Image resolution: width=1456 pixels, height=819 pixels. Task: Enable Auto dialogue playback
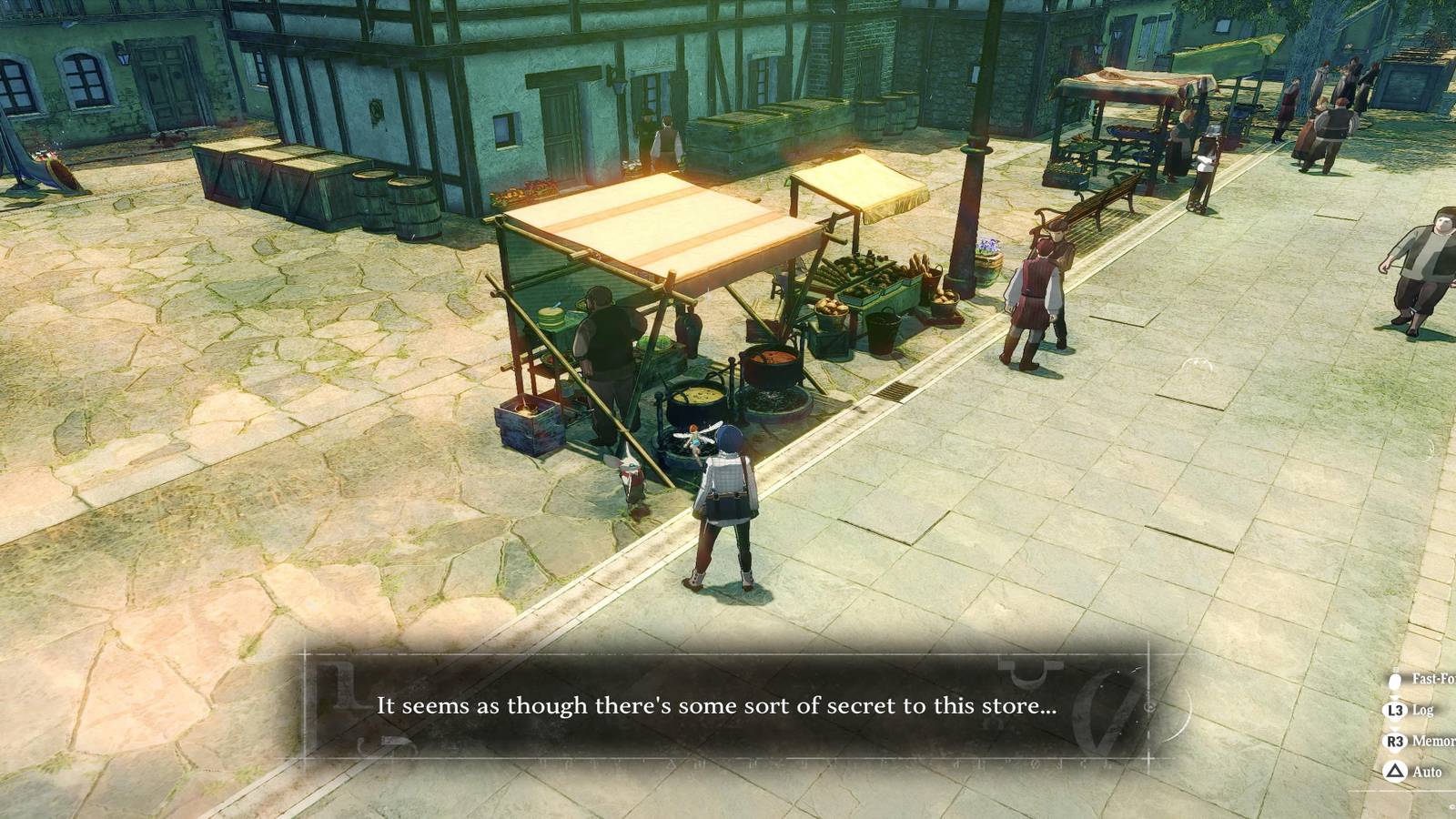1396,770
